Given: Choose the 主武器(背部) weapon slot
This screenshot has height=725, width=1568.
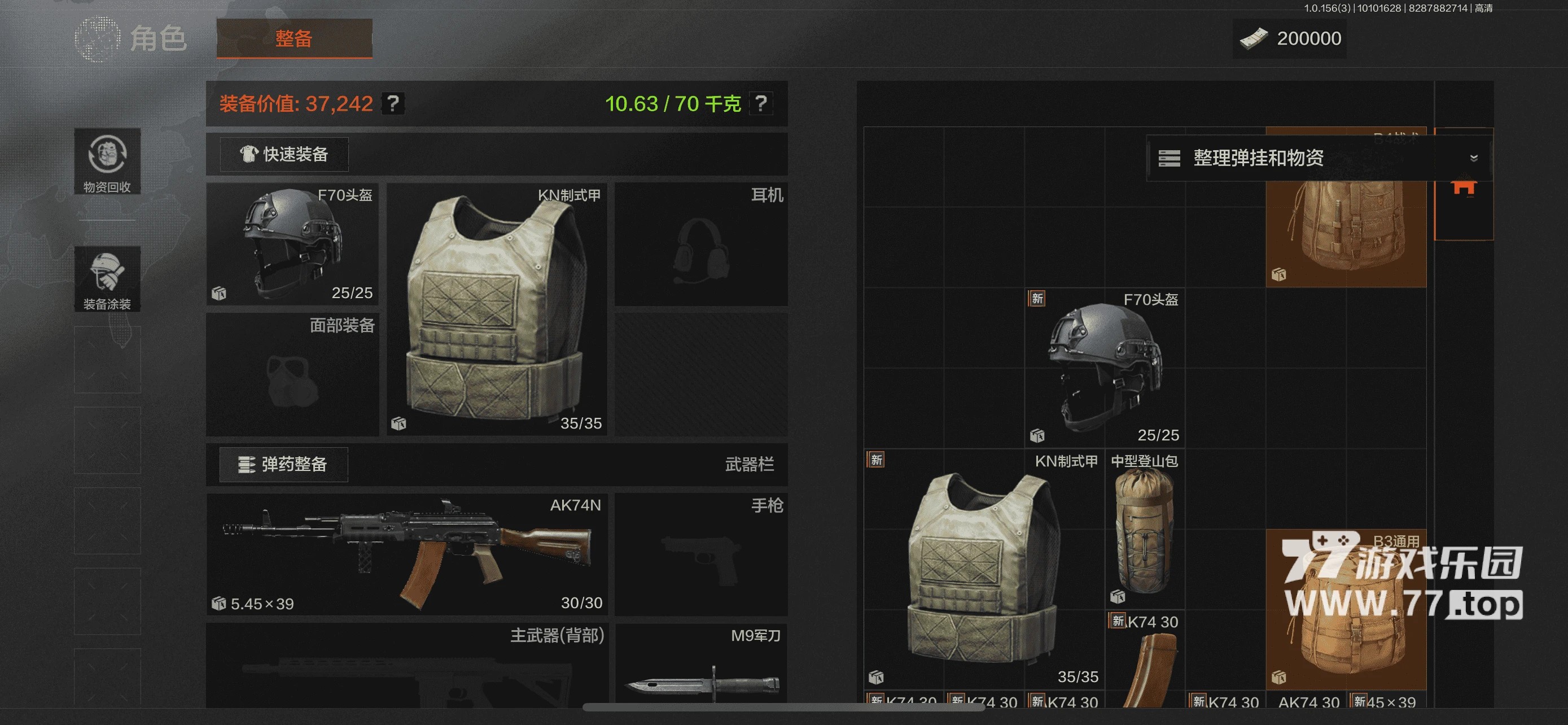Looking at the screenshot, I should (x=406, y=667).
